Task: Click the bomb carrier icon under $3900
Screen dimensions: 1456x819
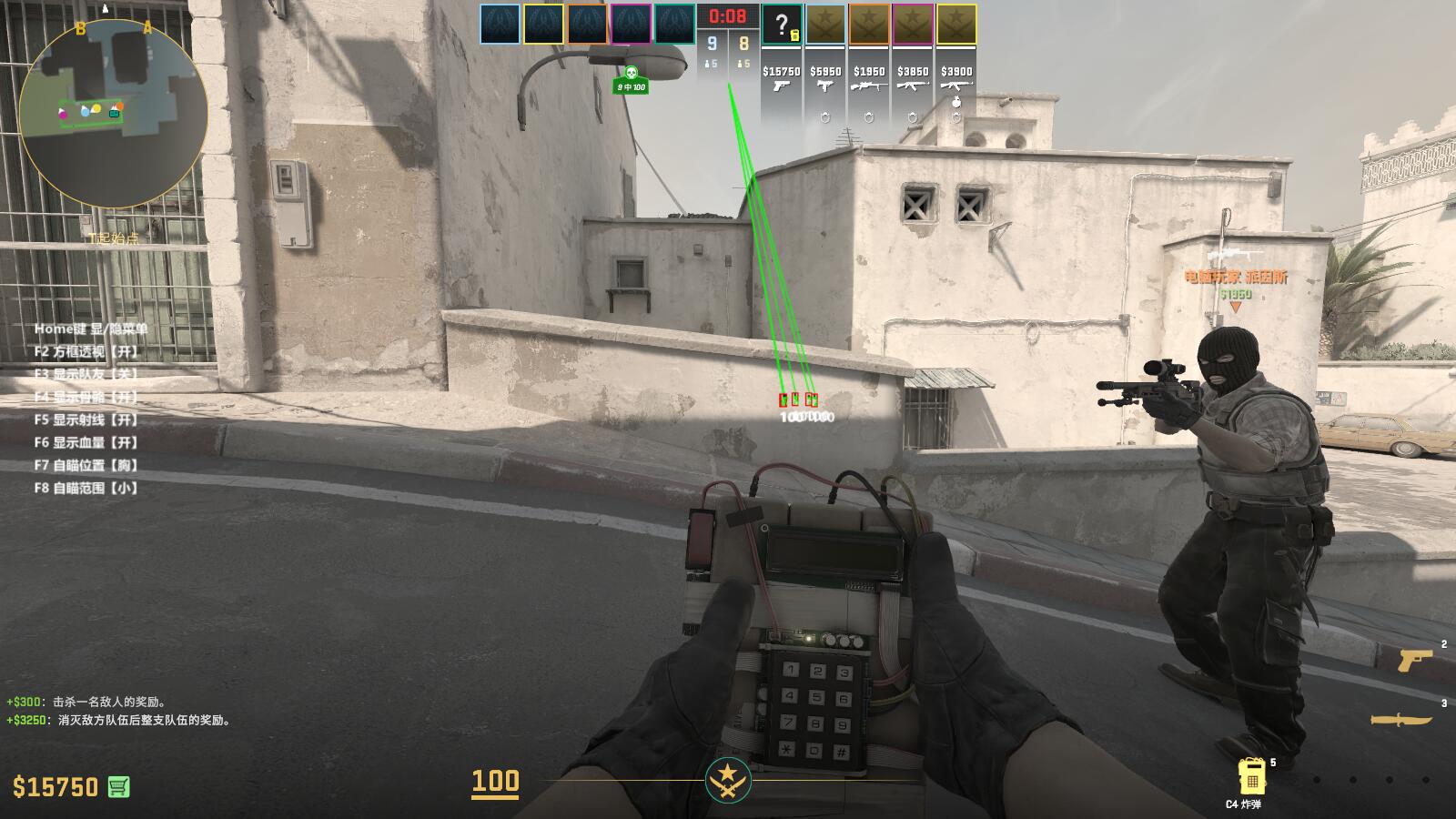Action: pos(955,100)
